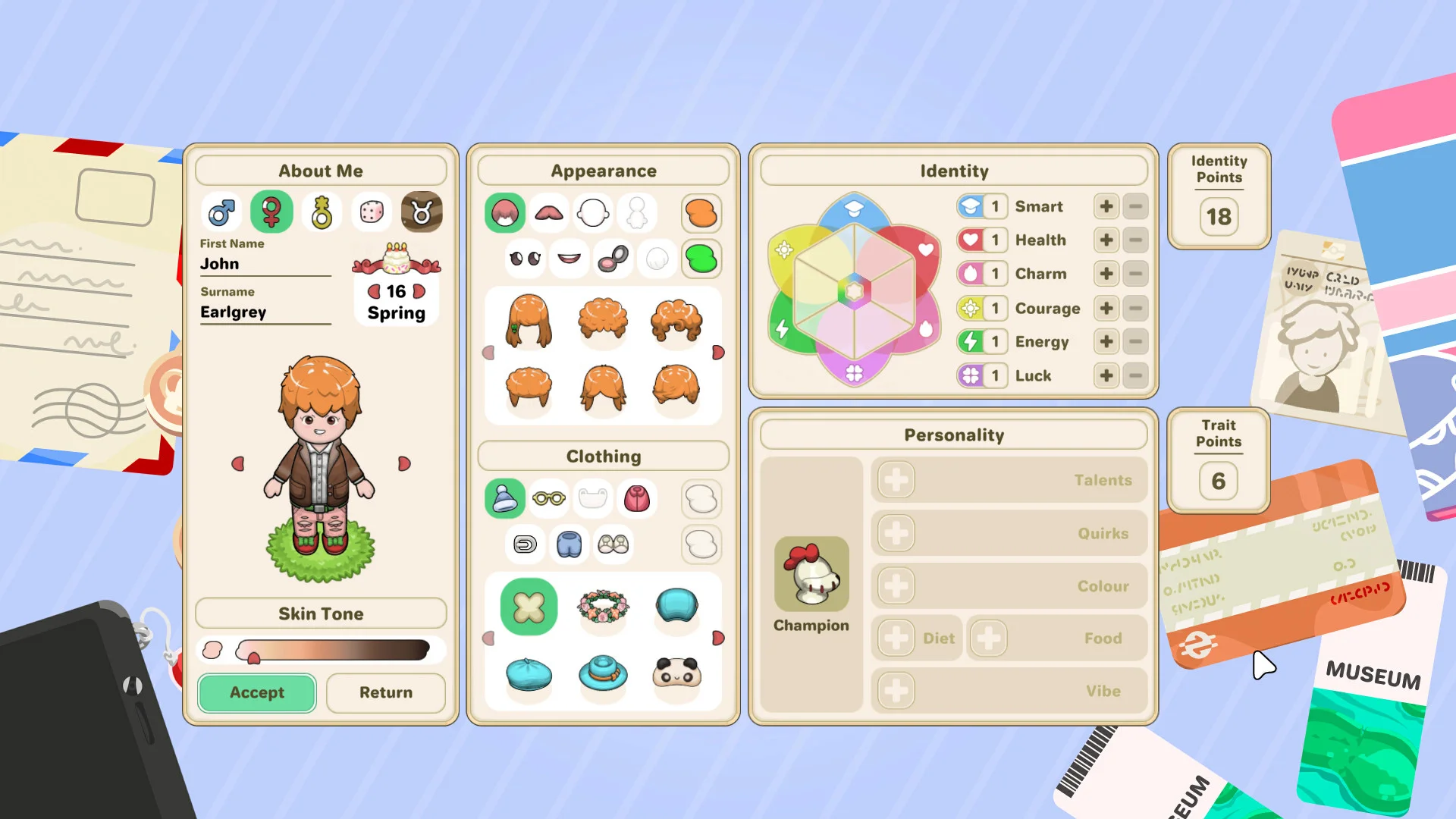
Task: Click the dice icon to randomize character
Action: 371,212
